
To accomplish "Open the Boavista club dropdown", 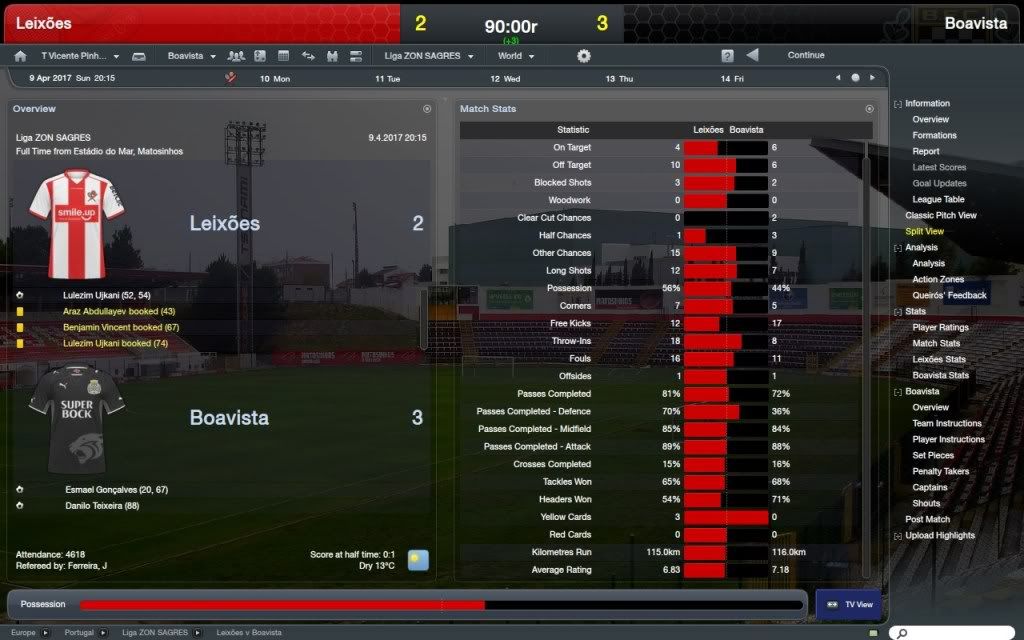I will [x=191, y=56].
